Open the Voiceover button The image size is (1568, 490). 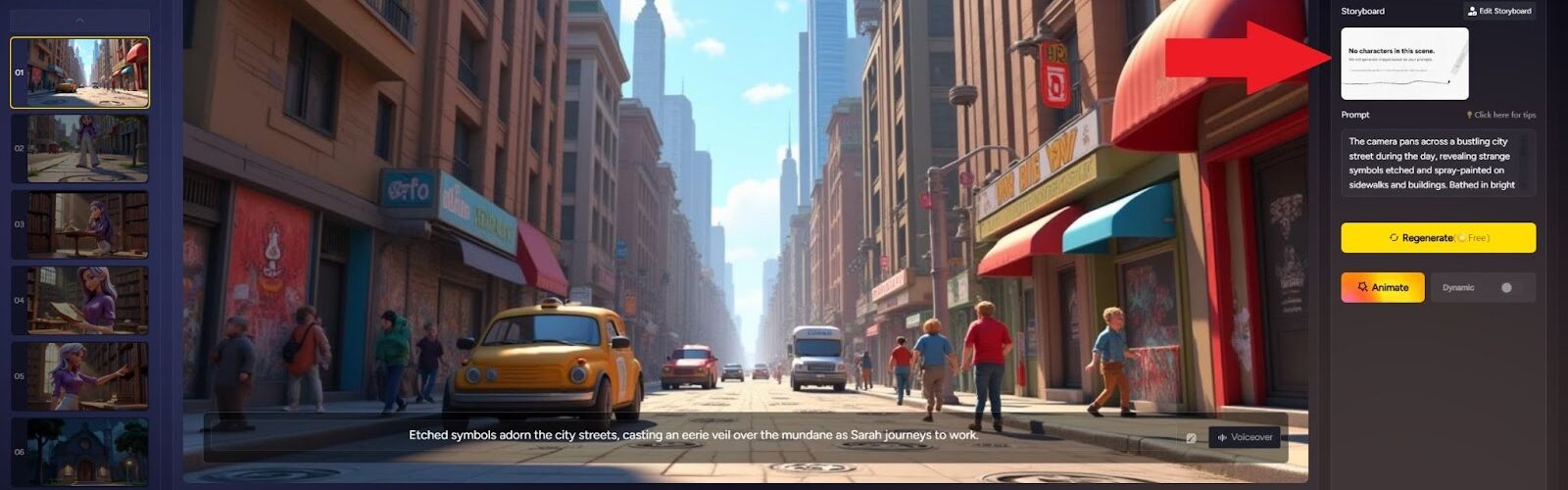1245,437
